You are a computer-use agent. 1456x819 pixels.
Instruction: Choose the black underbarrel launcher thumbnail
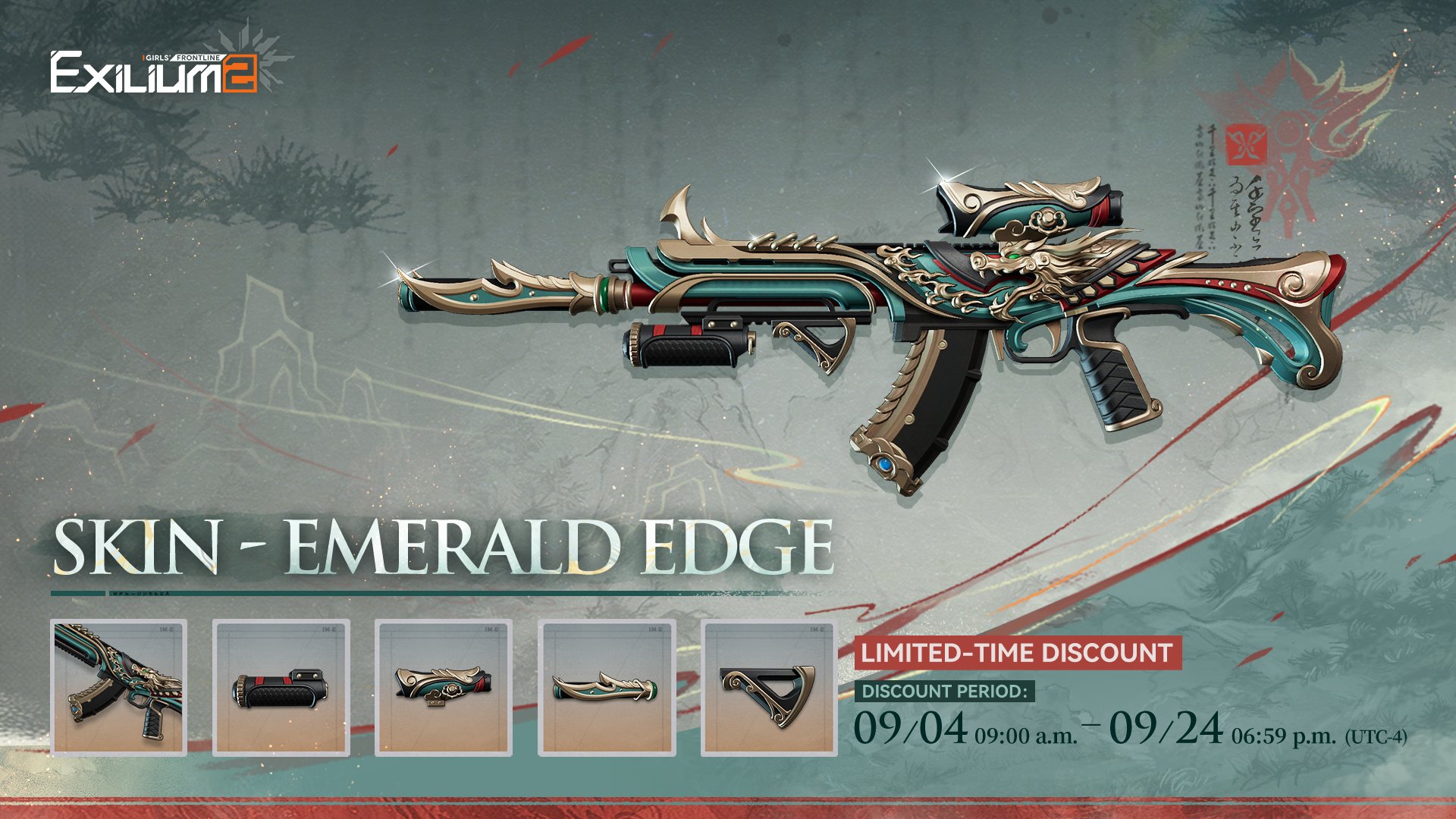[281, 687]
